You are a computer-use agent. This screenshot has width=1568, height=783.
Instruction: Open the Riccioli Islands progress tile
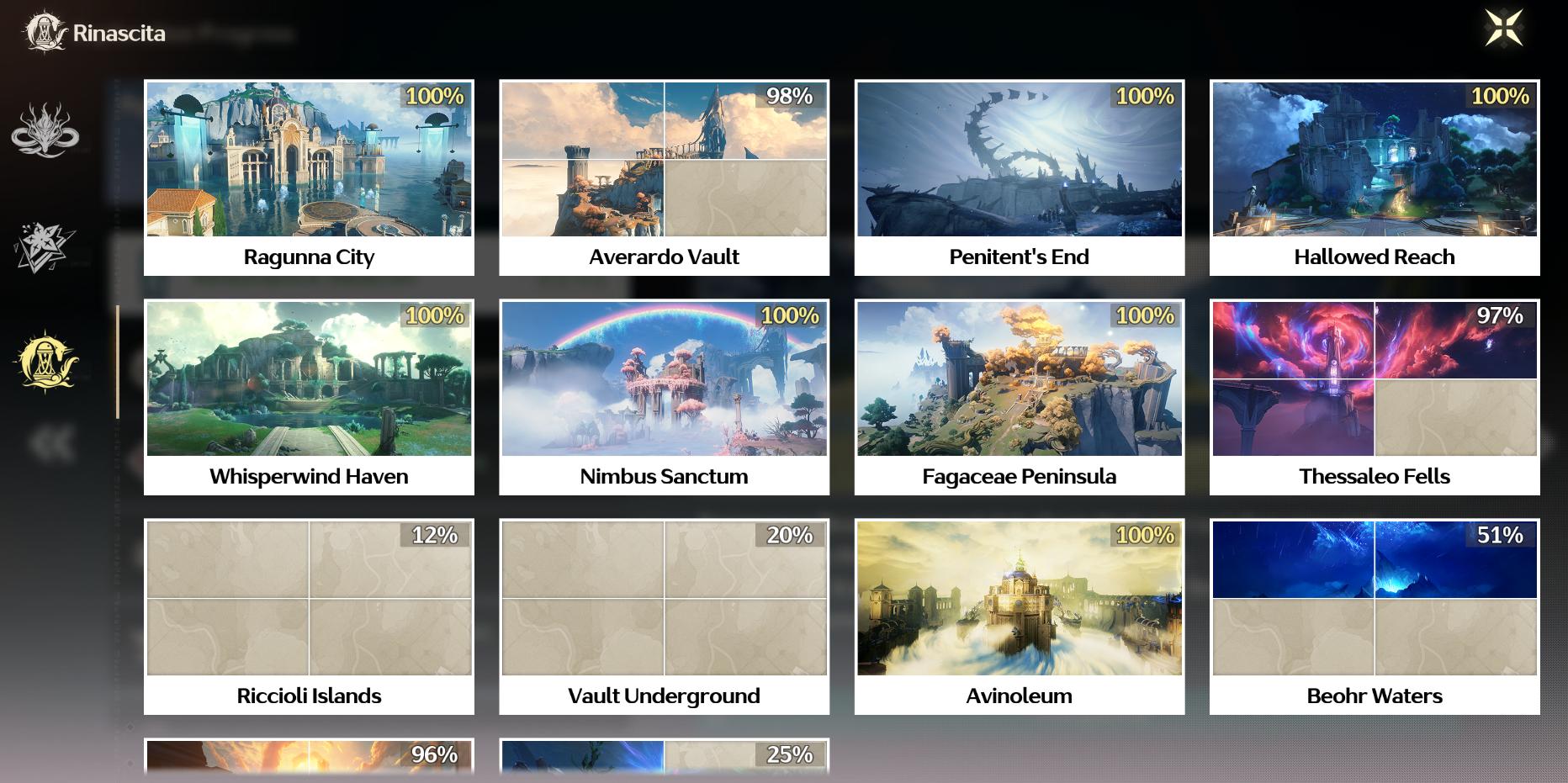point(309,616)
